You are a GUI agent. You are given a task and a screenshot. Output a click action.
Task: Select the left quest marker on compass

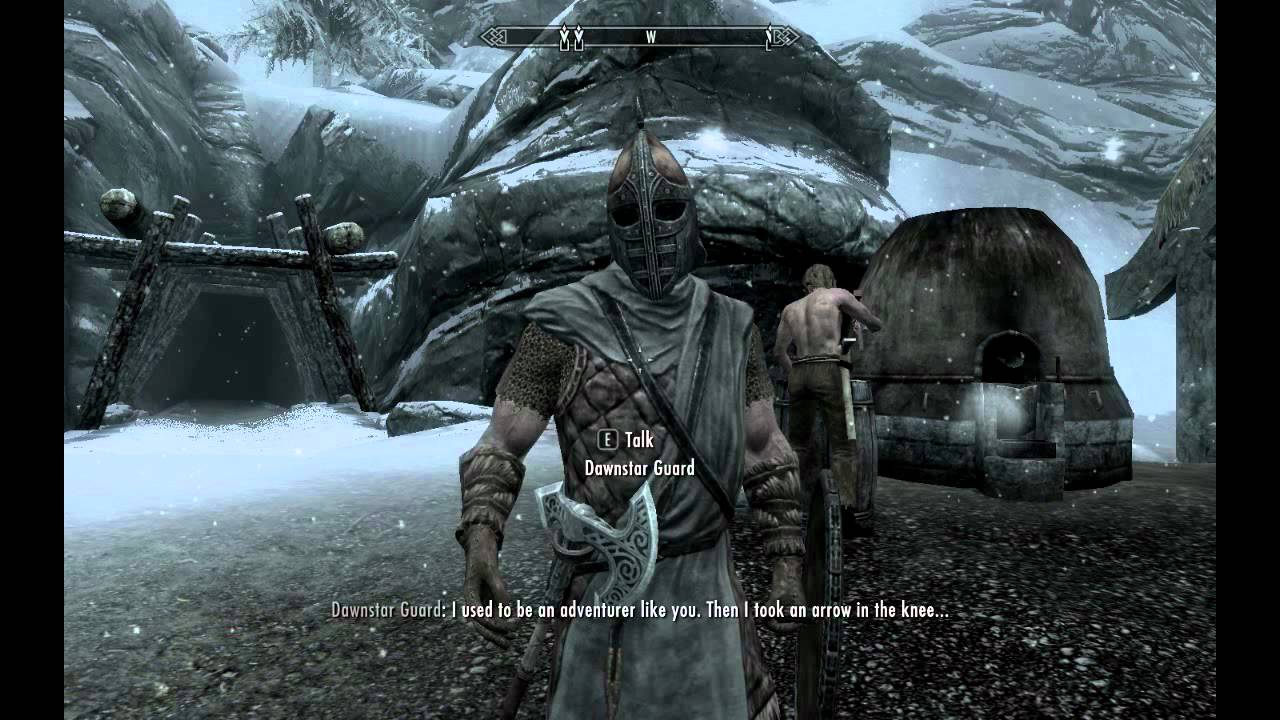(x=564, y=35)
